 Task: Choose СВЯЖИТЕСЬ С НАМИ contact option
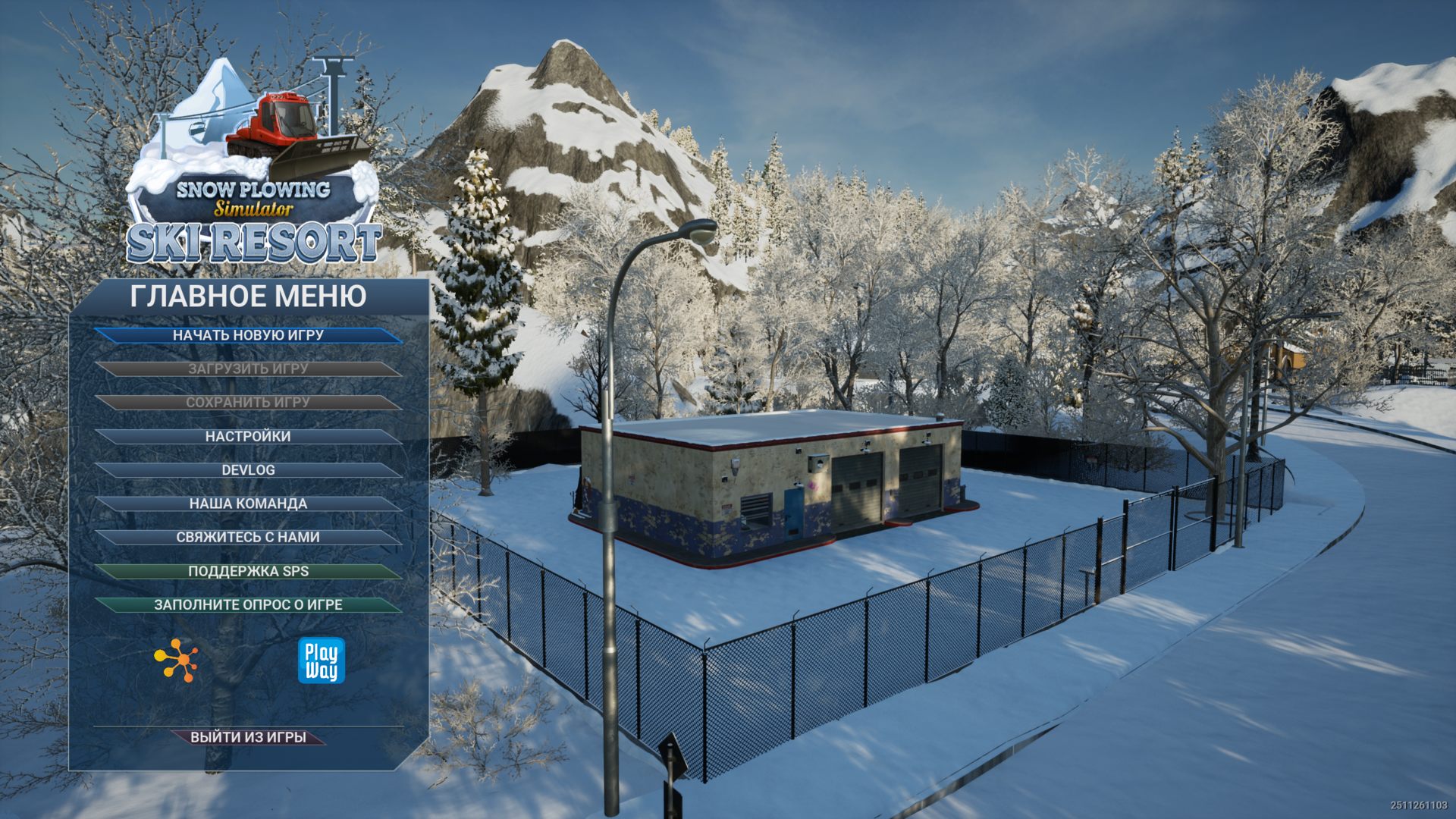click(248, 537)
